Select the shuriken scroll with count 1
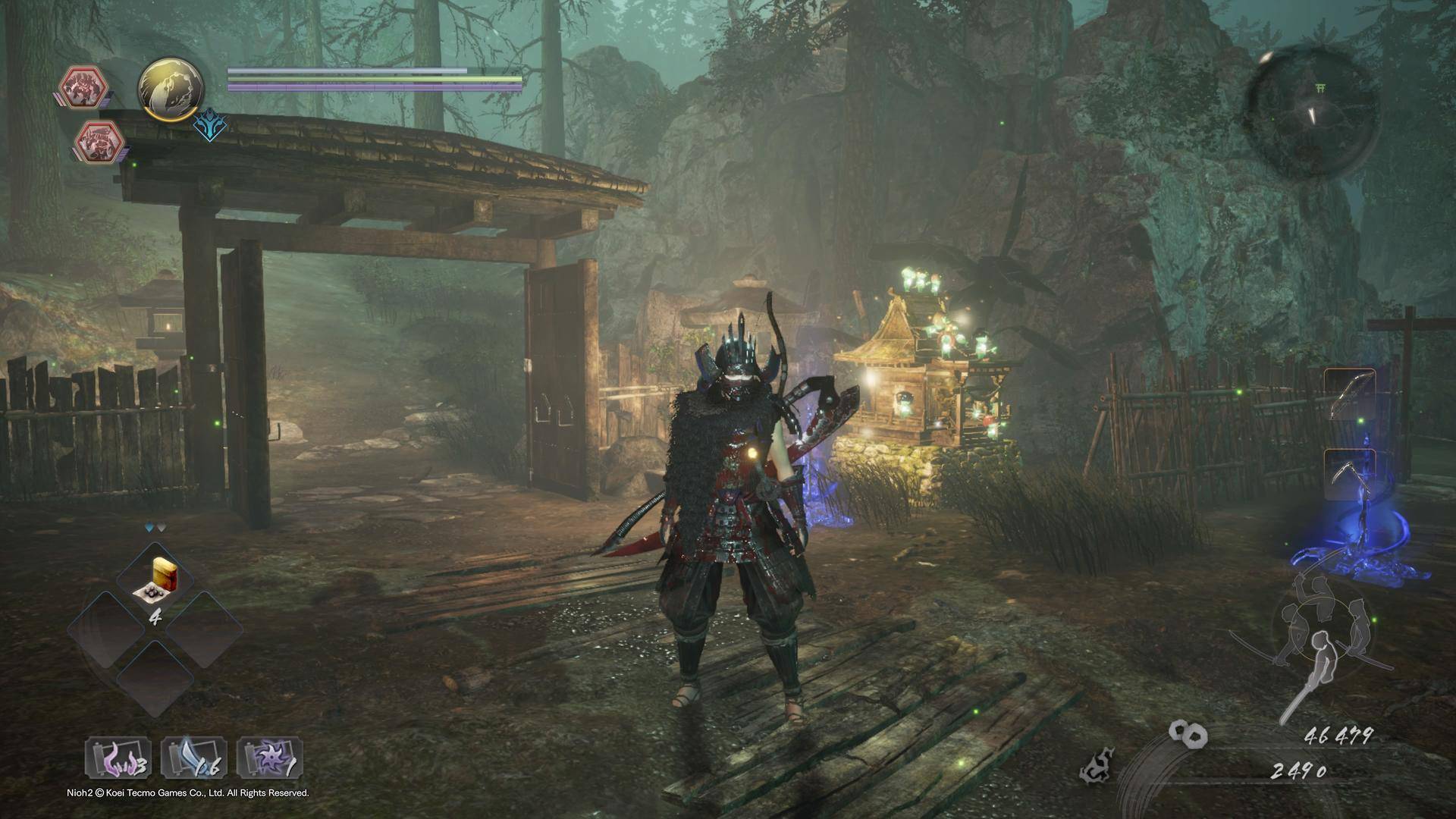The image size is (1456, 819). coord(270,758)
